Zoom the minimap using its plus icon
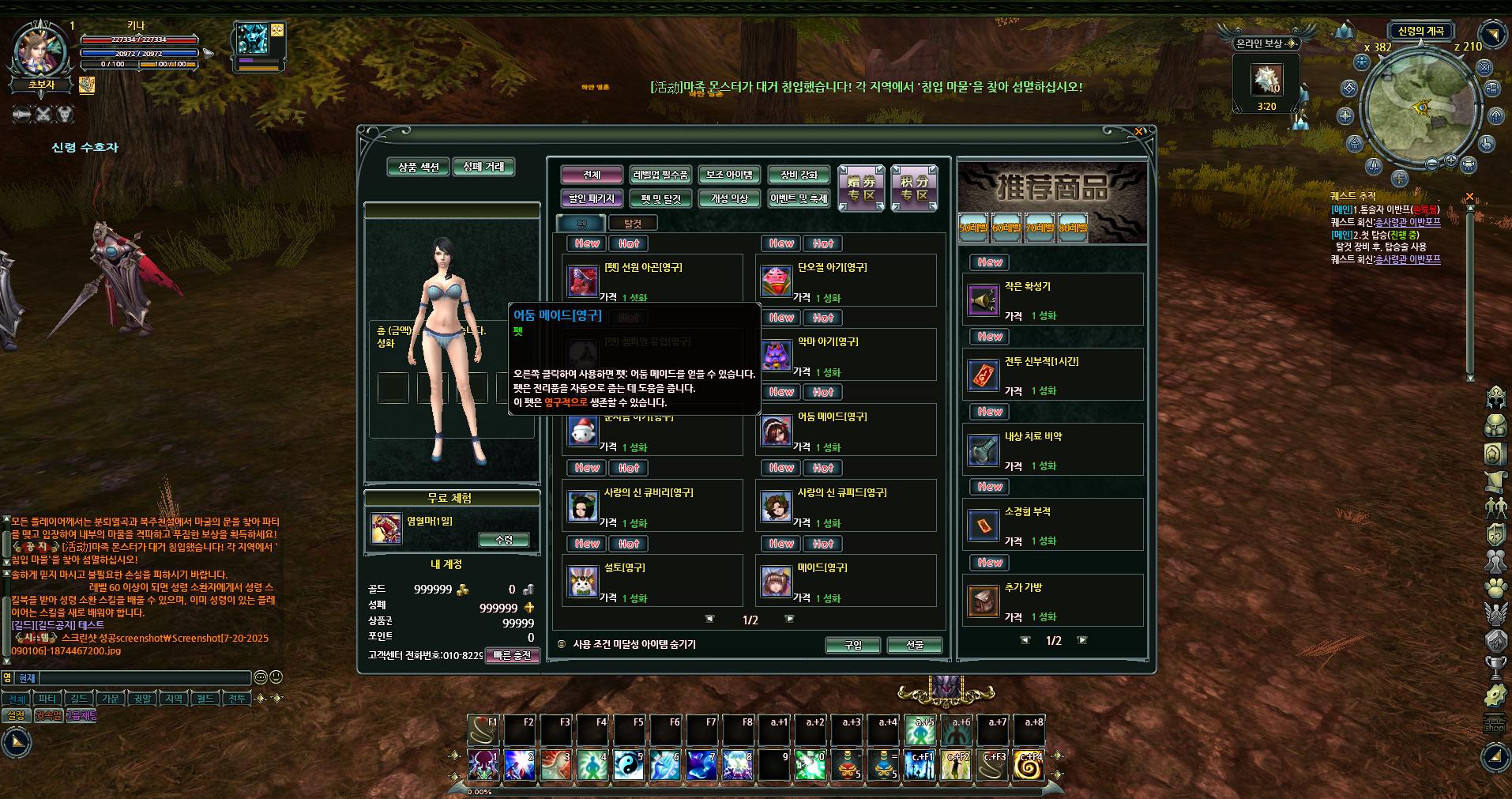 (1450, 161)
